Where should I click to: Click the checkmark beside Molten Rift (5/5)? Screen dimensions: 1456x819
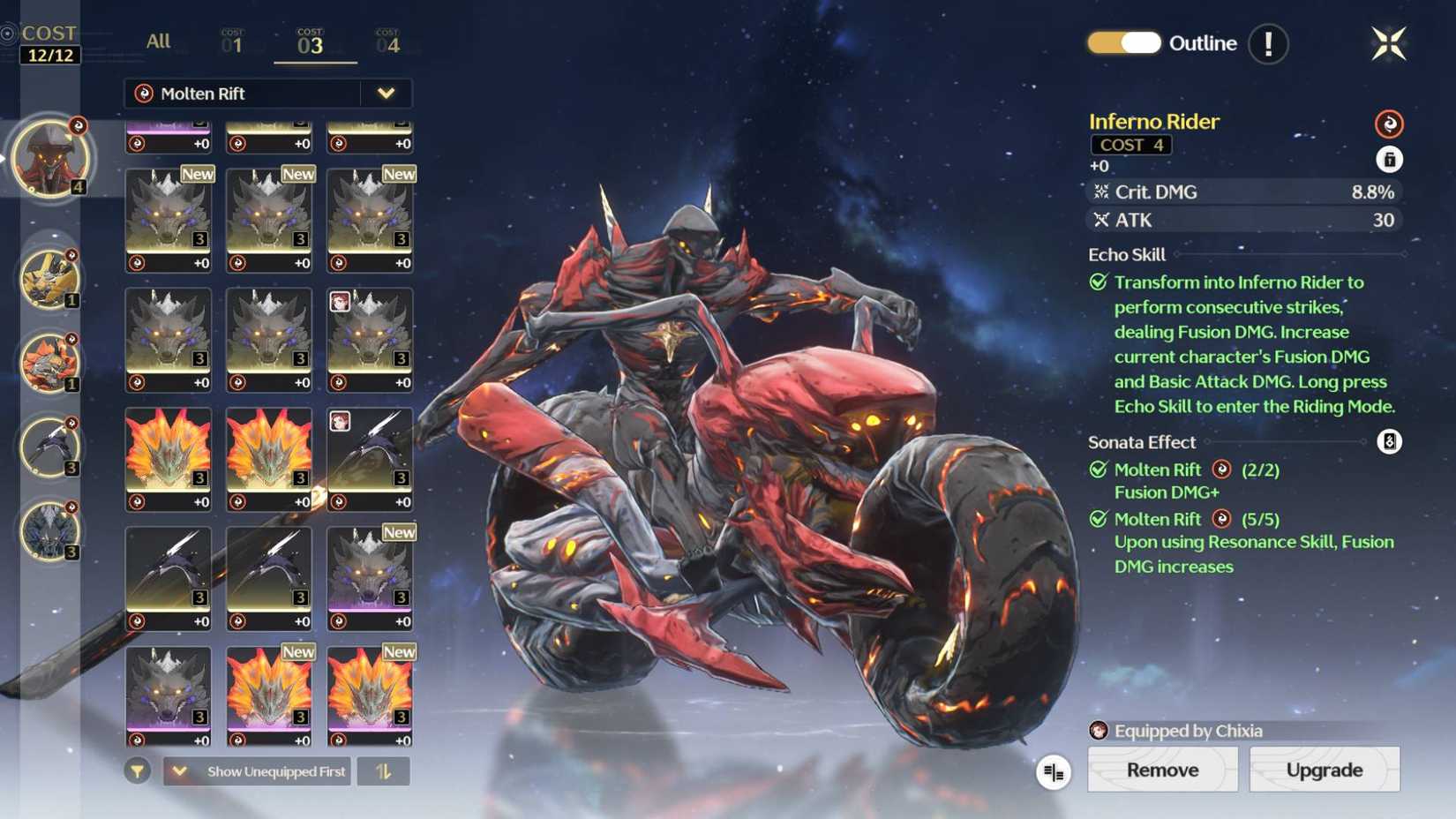[x=1097, y=520]
